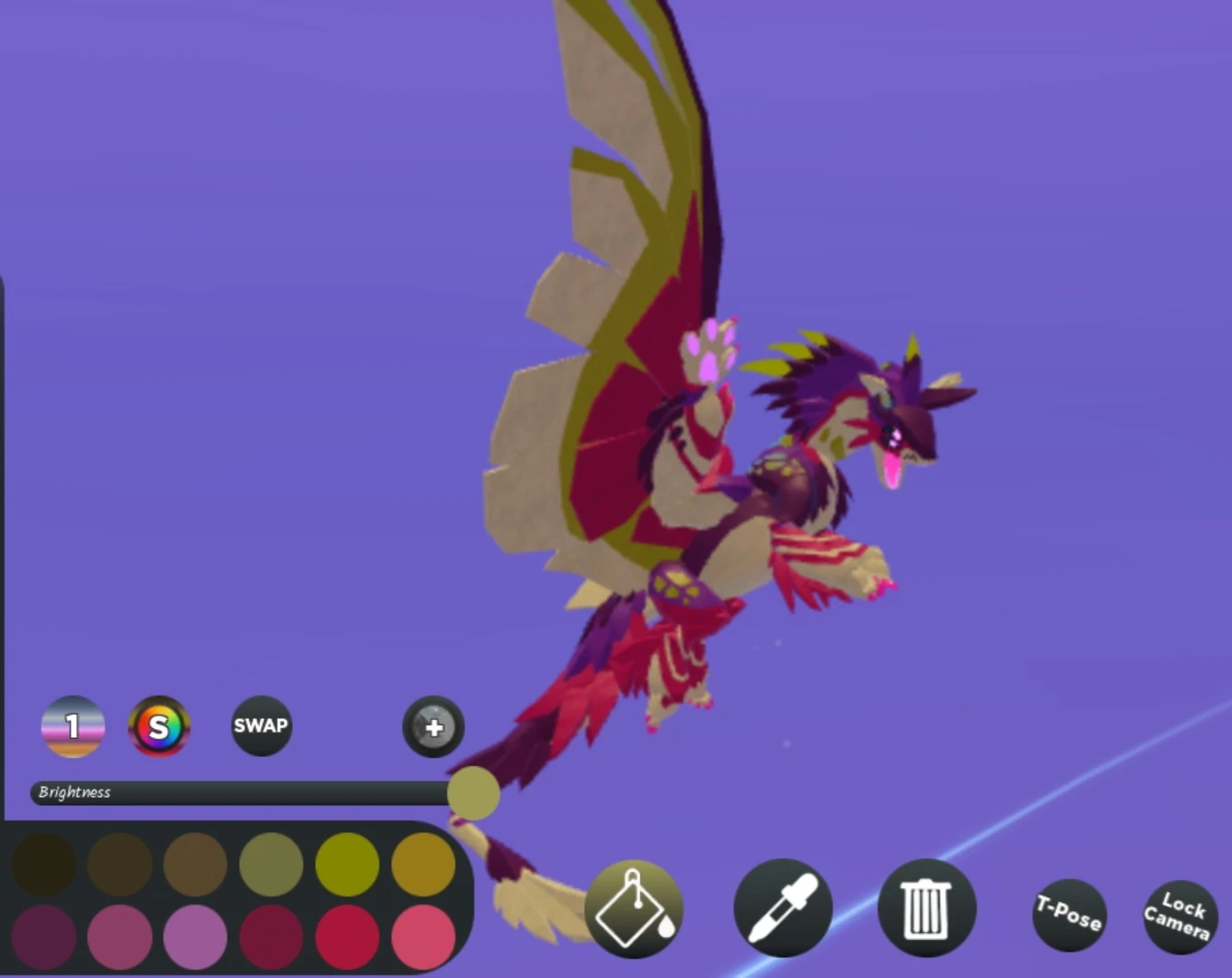This screenshot has height=978, width=1232.
Task: Choose the deep purple swatch
Action: point(45,935)
